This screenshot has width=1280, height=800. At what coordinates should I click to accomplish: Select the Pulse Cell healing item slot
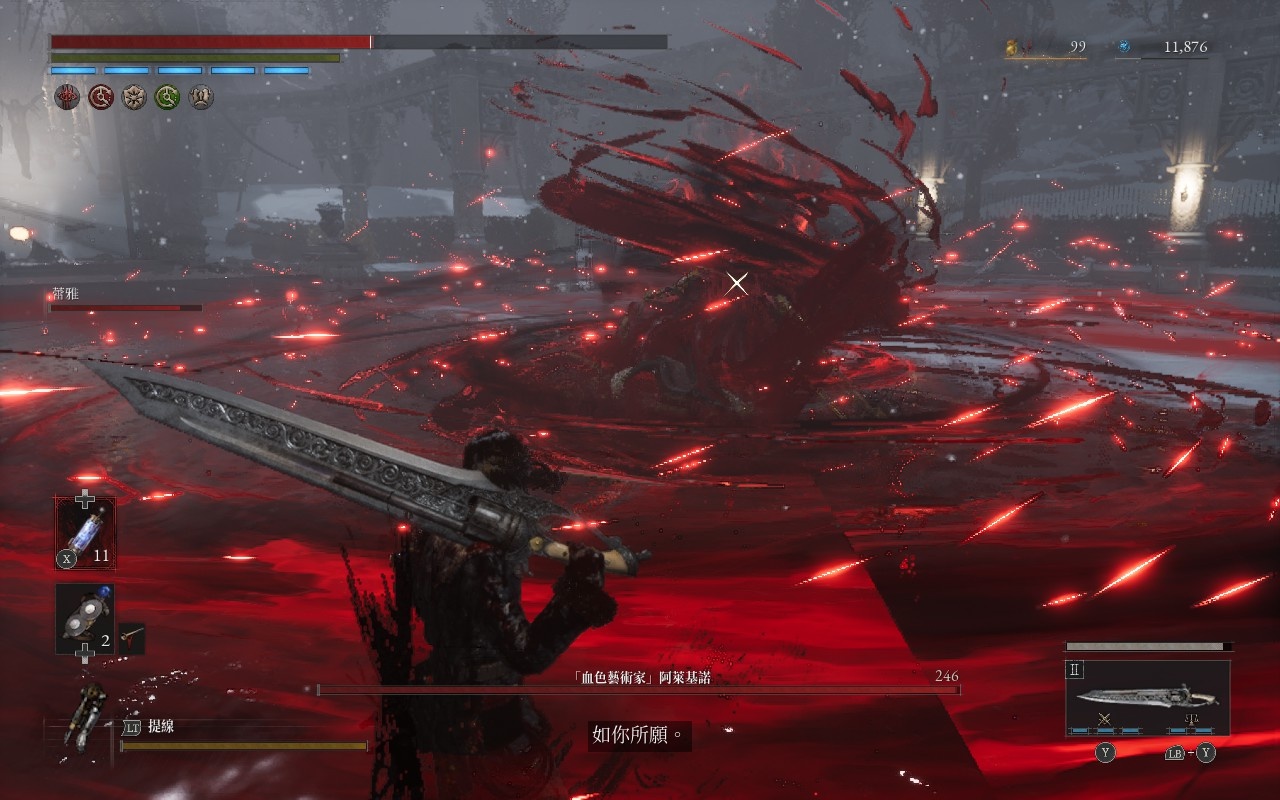coord(85,533)
